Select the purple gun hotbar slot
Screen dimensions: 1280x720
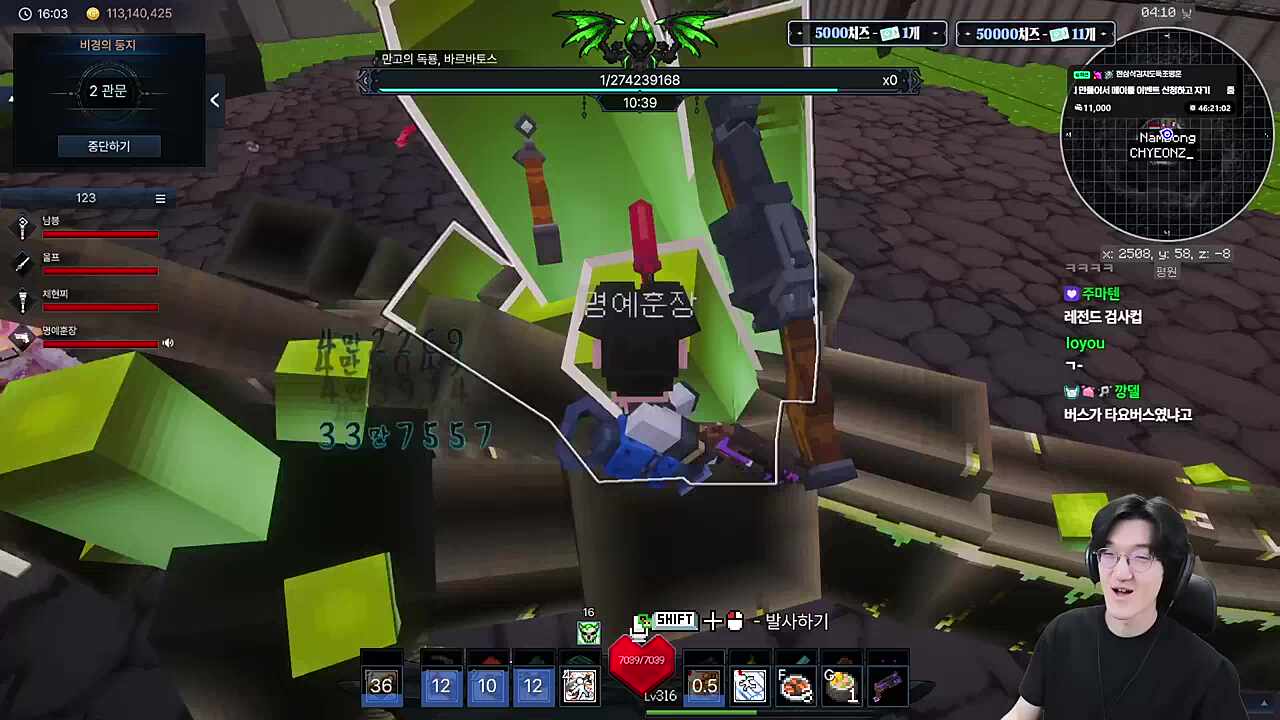[x=887, y=686]
